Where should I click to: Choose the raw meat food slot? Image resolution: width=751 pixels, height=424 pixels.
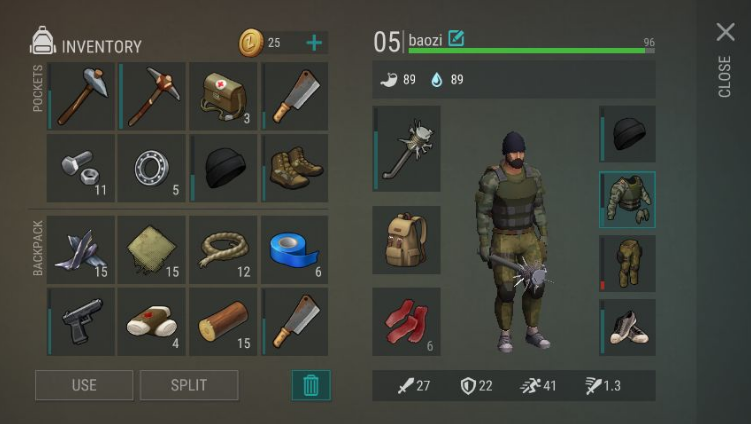coord(407,322)
